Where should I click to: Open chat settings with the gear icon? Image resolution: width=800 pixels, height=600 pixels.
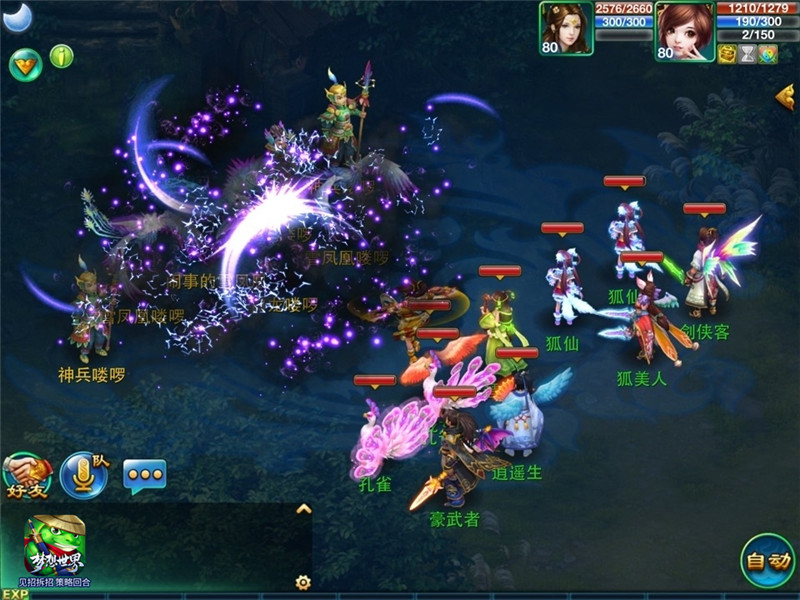click(x=303, y=582)
